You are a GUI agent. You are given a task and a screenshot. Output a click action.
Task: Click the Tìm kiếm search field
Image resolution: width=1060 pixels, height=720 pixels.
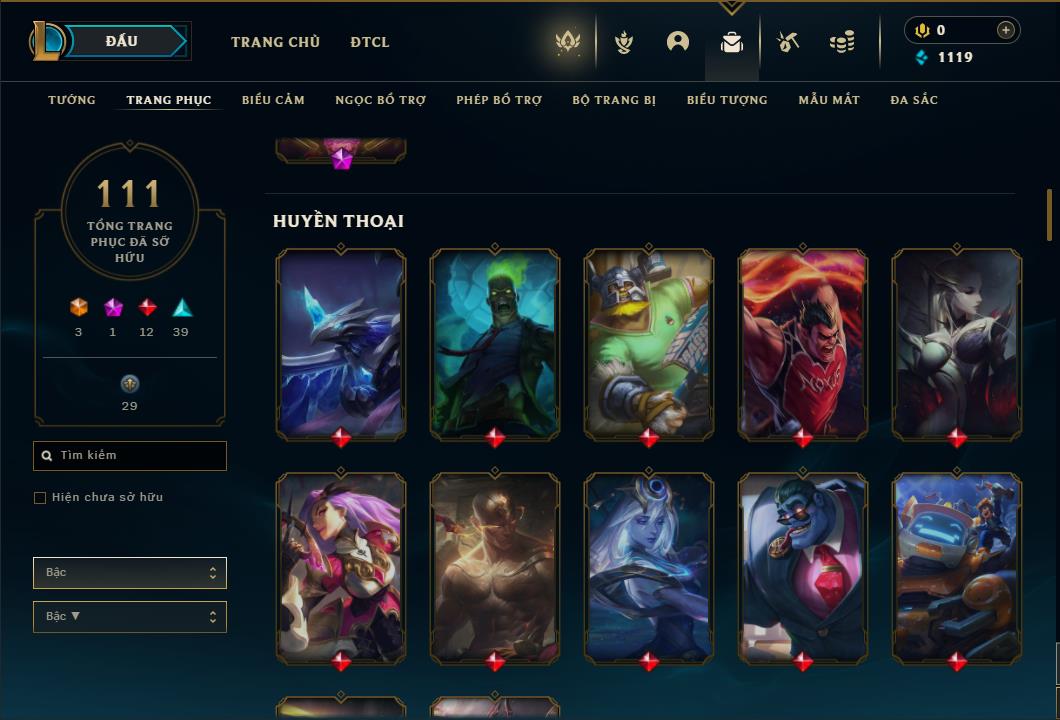click(x=130, y=456)
